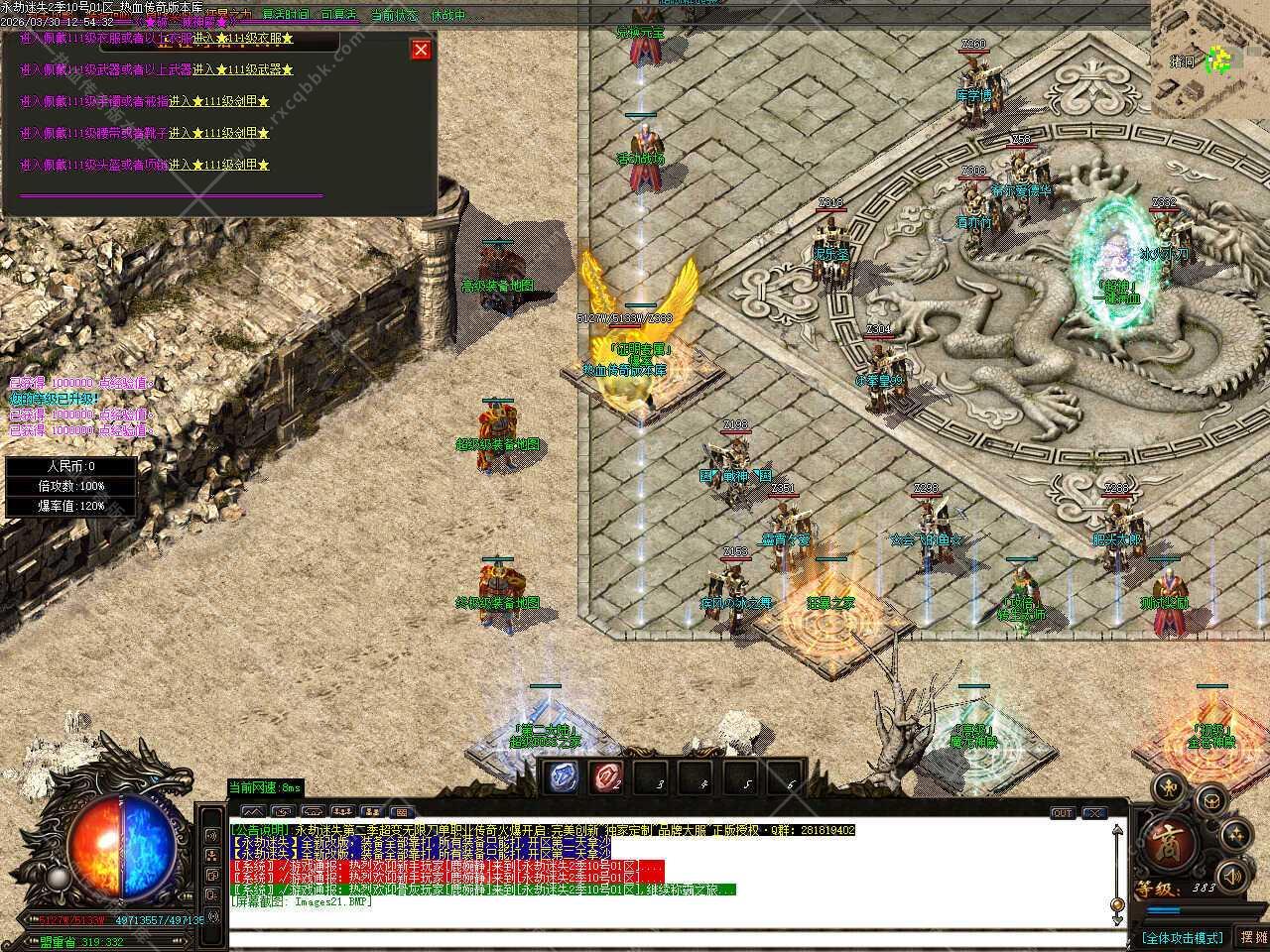Open the character figure round icon

coord(1171,788)
